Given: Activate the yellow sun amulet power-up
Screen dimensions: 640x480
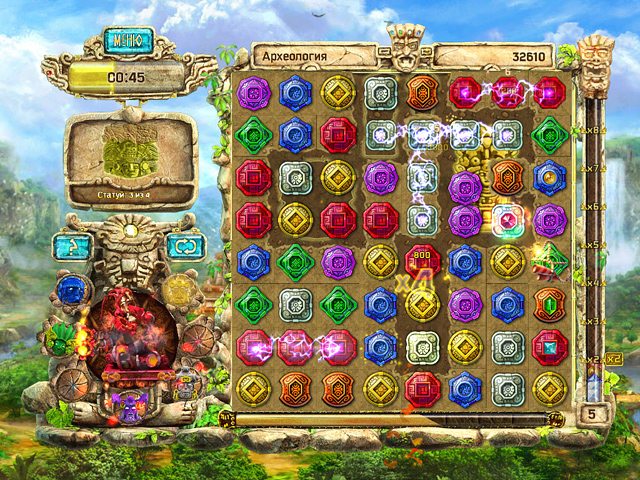Looking at the screenshot, I should pyautogui.click(x=179, y=290).
